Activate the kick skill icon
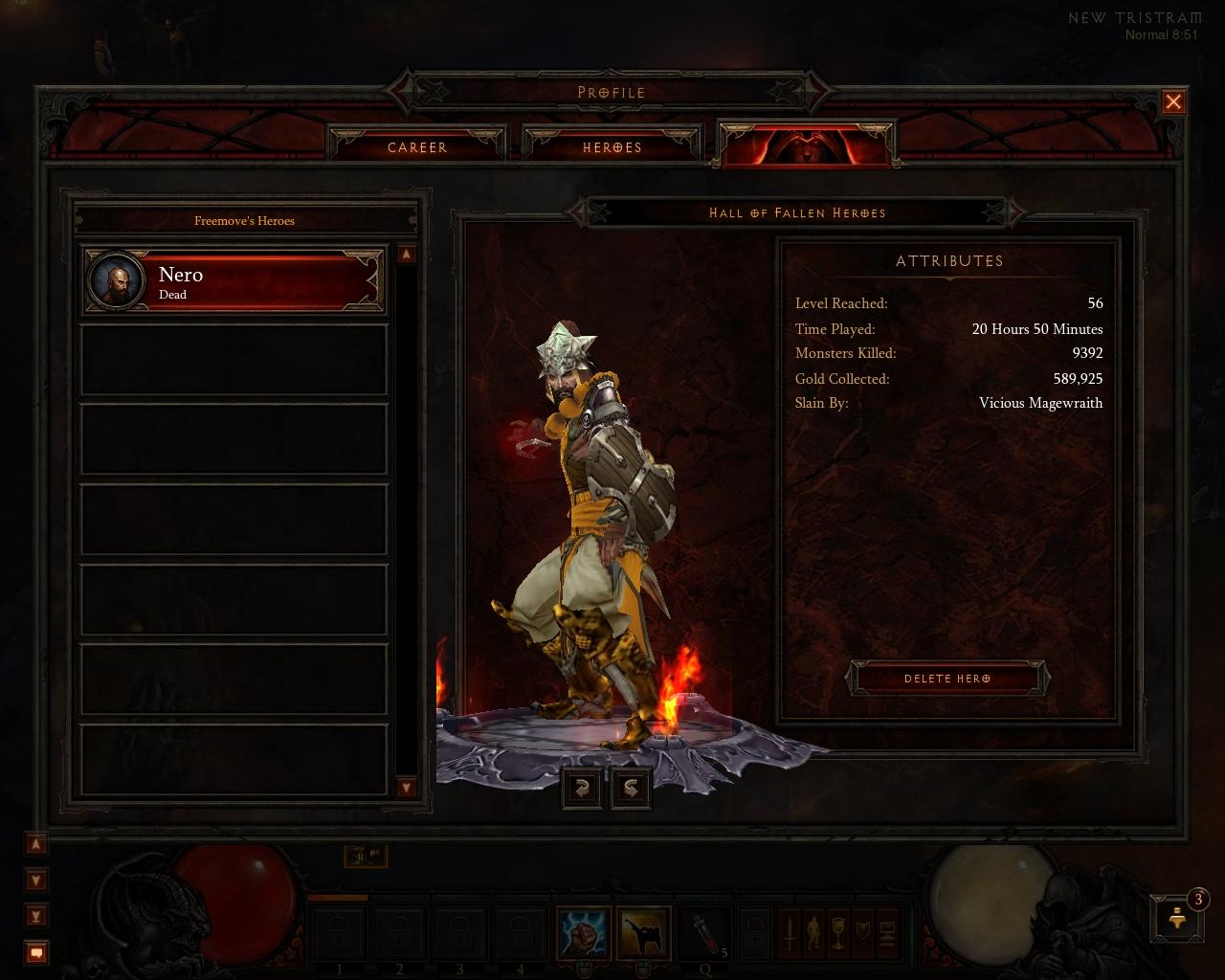The height and width of the screenshot is (980, 1225). click(x=643, y=933)
